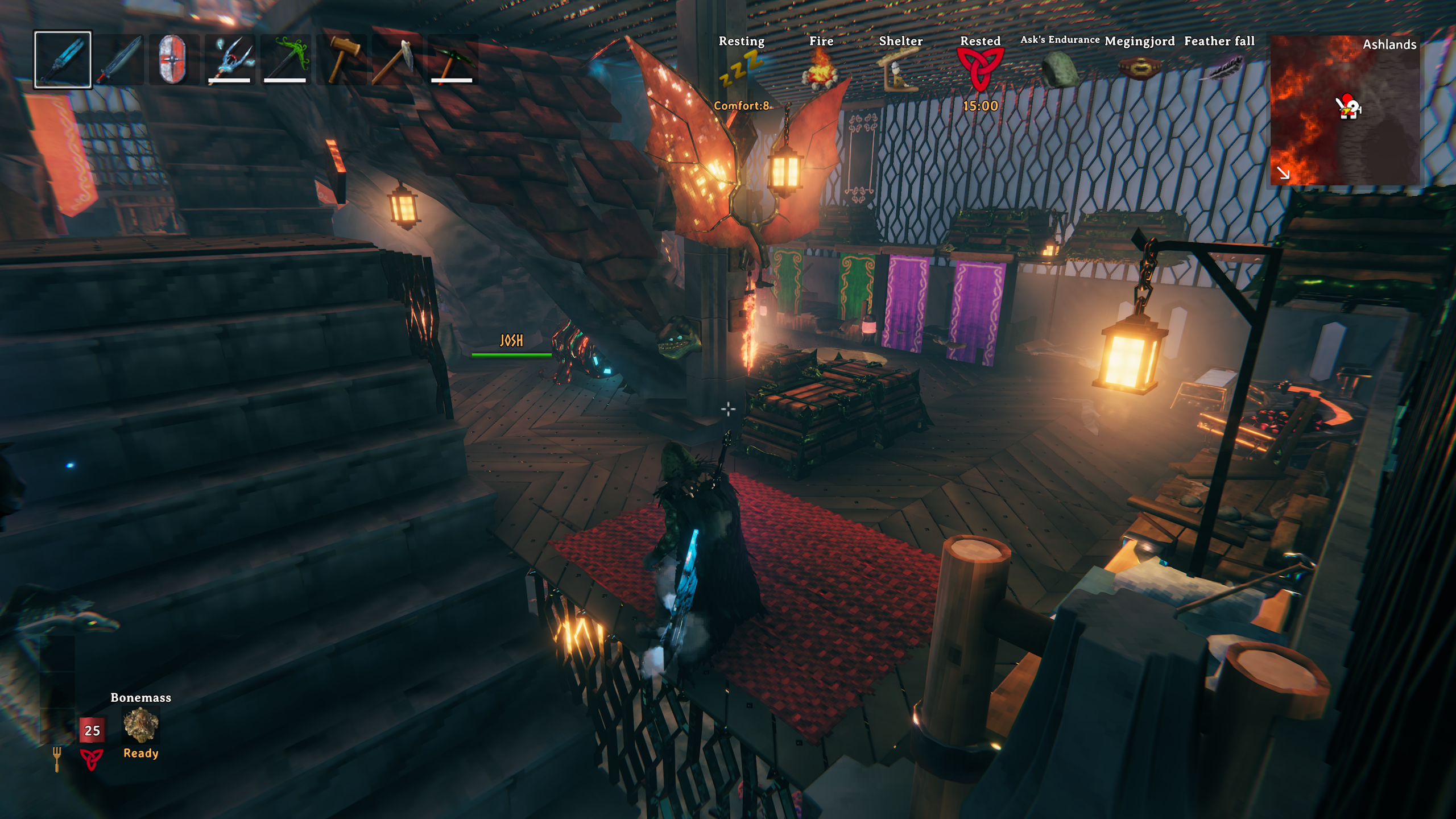
Task: Select the red and white shield slot
Action: click(x=173, y=60)
